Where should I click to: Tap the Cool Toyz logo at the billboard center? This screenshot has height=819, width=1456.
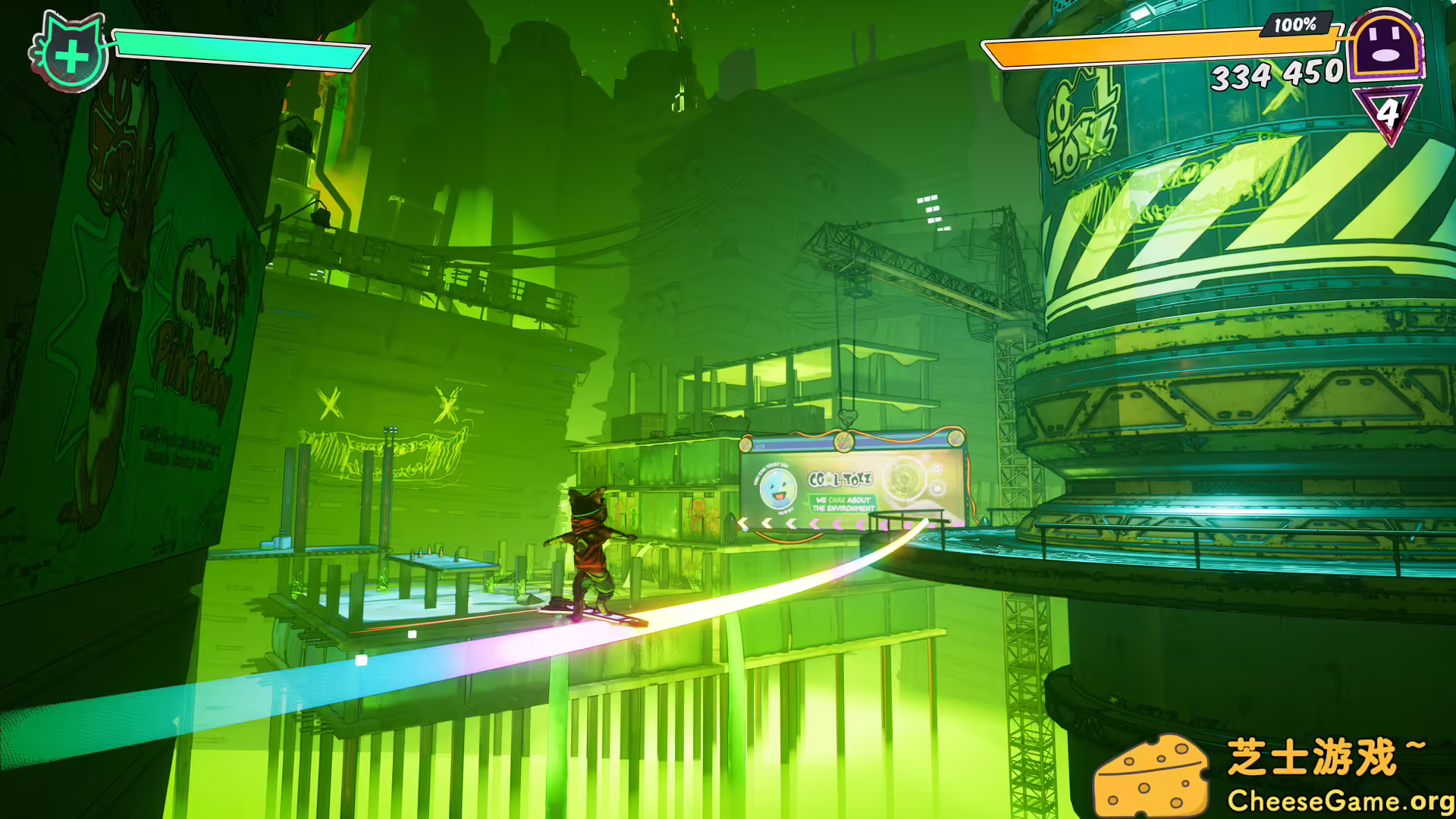point(840,478)
